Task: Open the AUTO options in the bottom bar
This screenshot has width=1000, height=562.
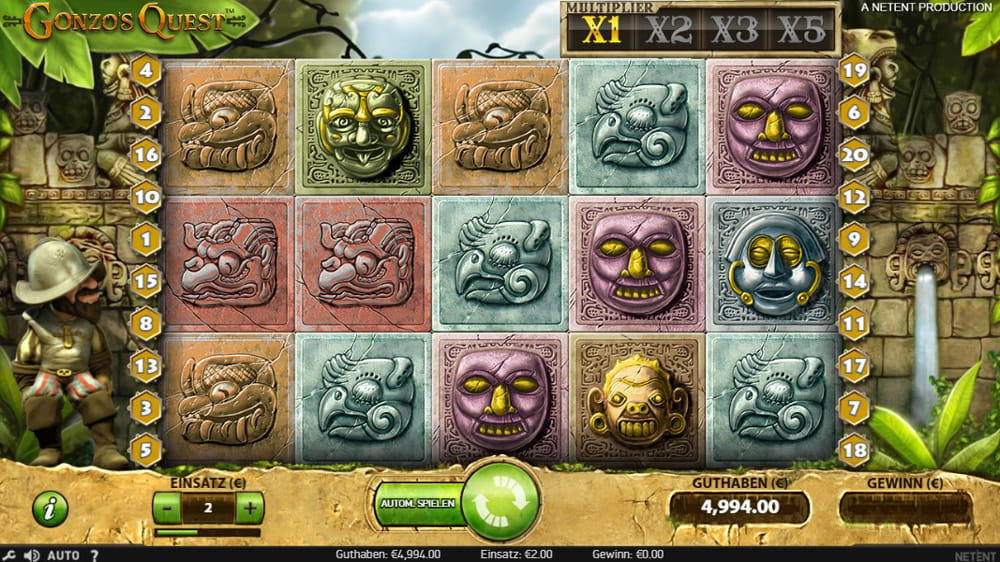Action: (x=63, y=555)
